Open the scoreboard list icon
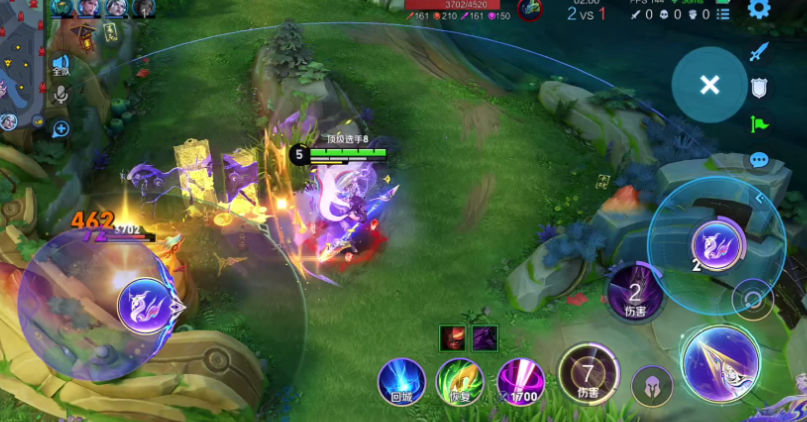Viewport: 807px width, 422px height. (723, 14)
